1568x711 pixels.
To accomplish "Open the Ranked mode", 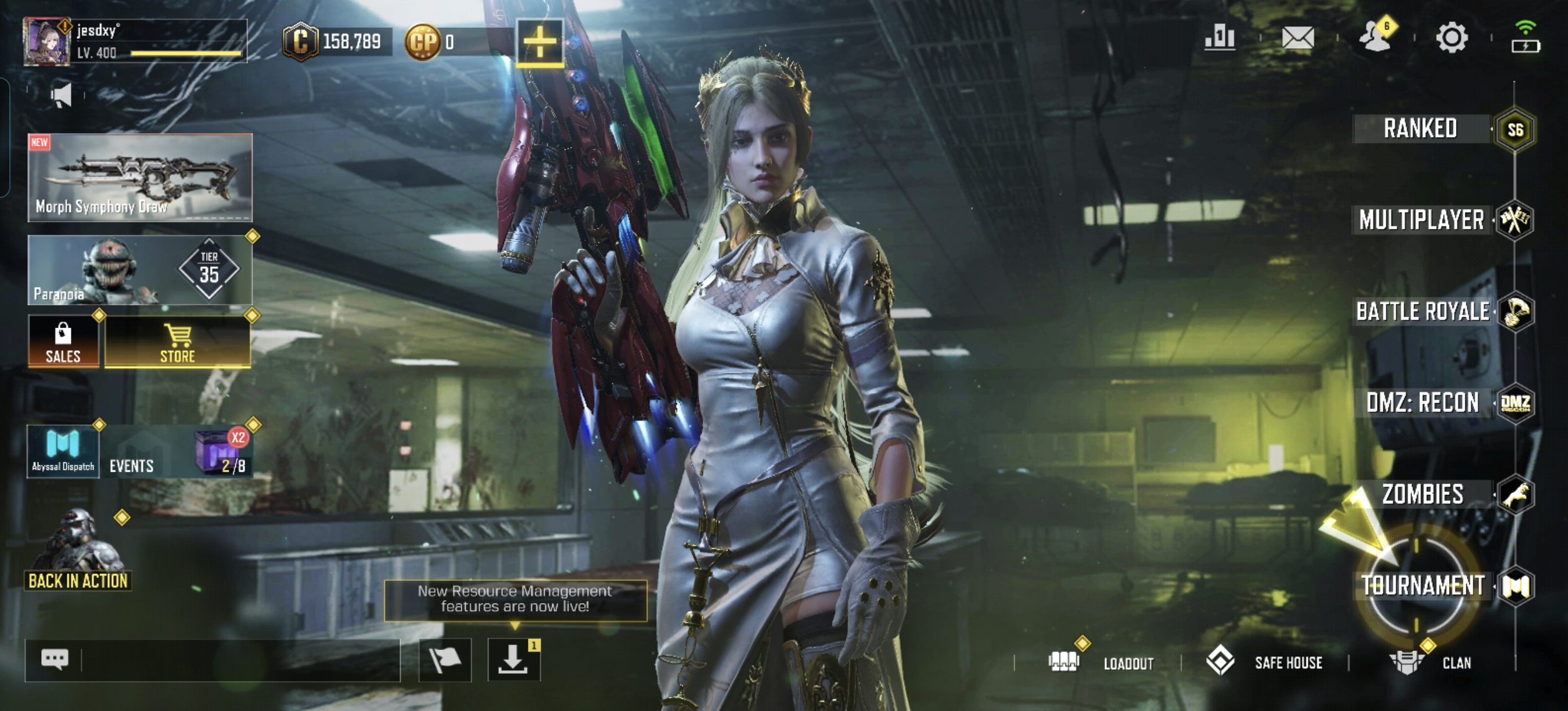I will tap(1420, 129).
